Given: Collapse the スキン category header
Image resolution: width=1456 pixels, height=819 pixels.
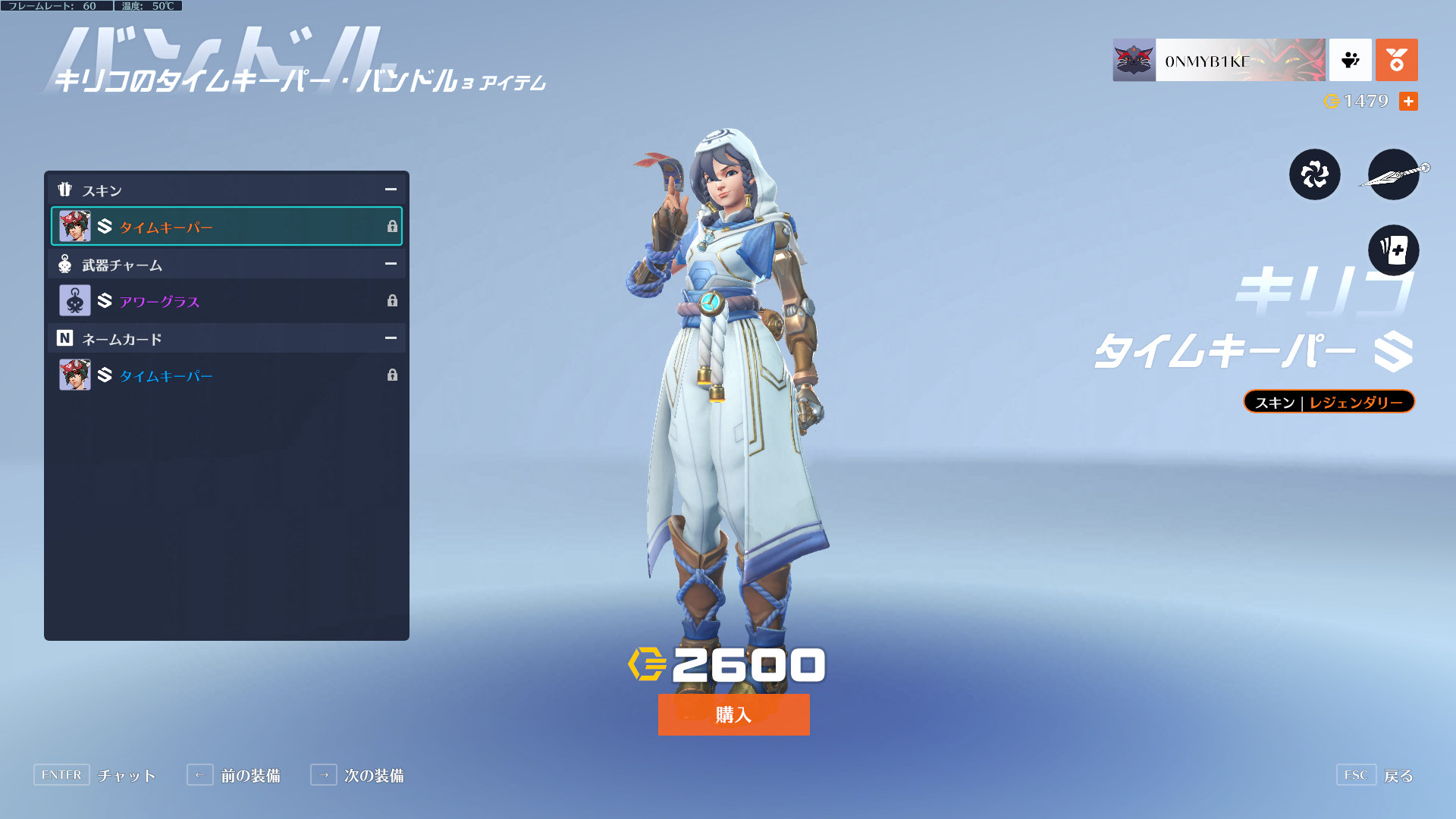Looking at the screenshot, I should pos(391,190).
